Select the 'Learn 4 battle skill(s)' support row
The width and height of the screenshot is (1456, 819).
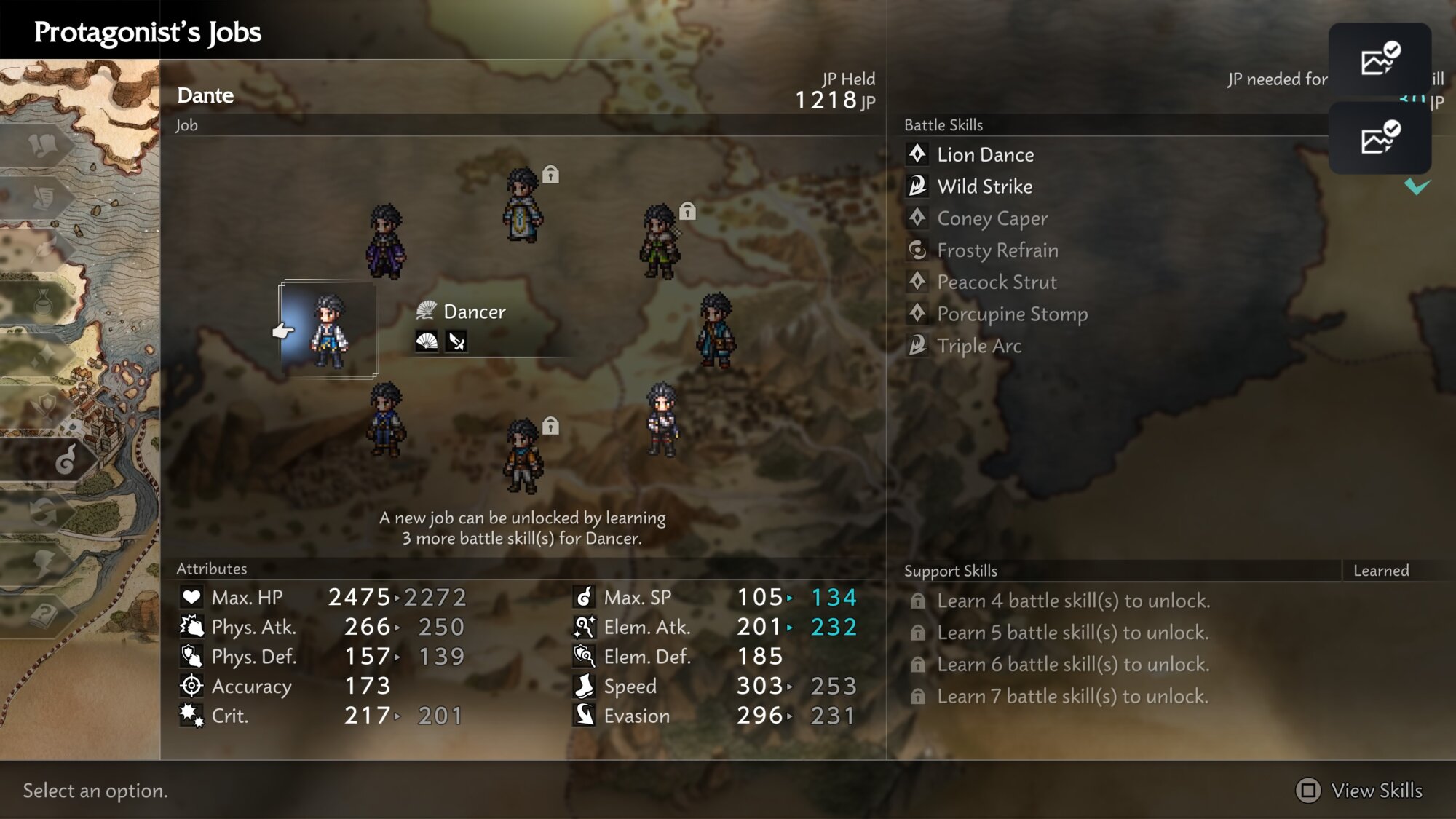(1073, 601)
